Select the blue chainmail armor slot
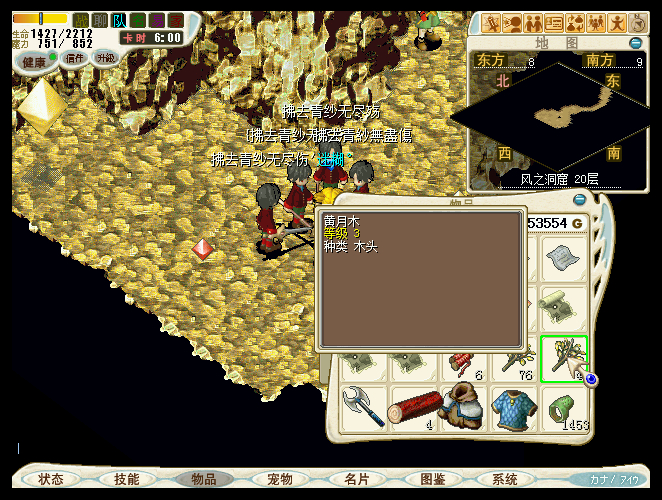The width and height of the screenshot is (662, 500). pos(515,411)
